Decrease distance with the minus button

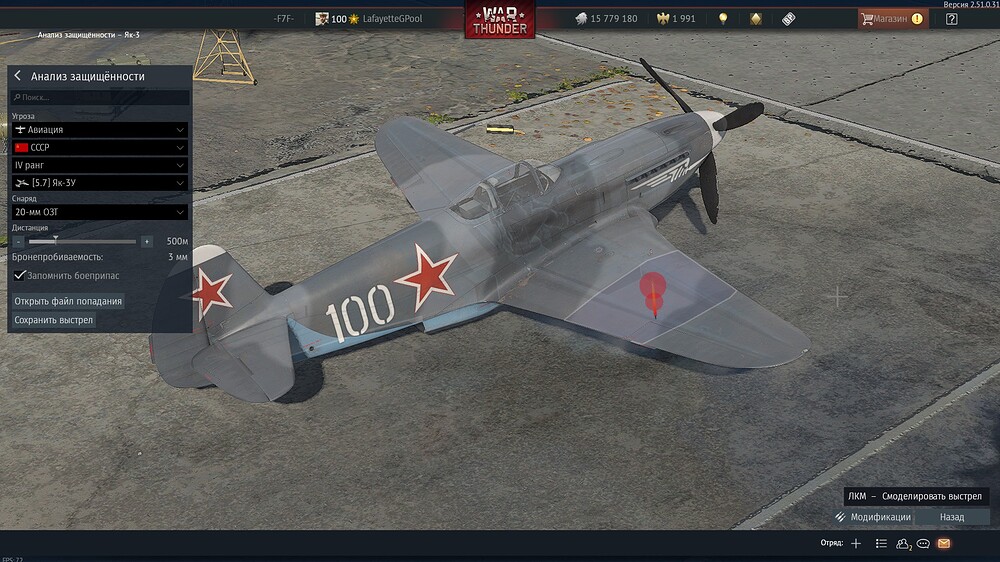(x=19, y=242)
